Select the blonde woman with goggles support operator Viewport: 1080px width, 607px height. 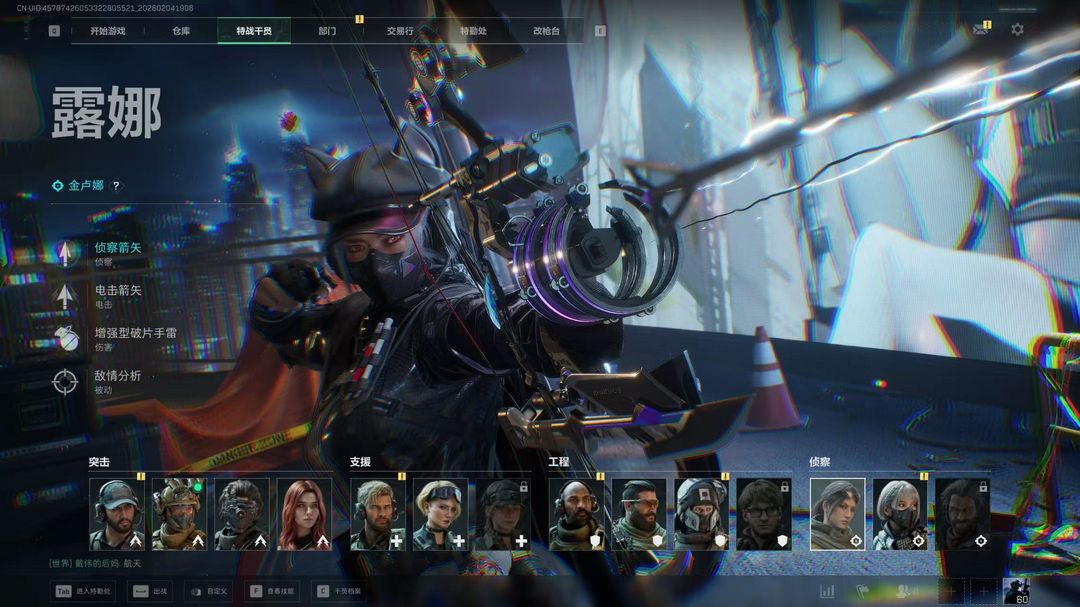pos(440,514)
